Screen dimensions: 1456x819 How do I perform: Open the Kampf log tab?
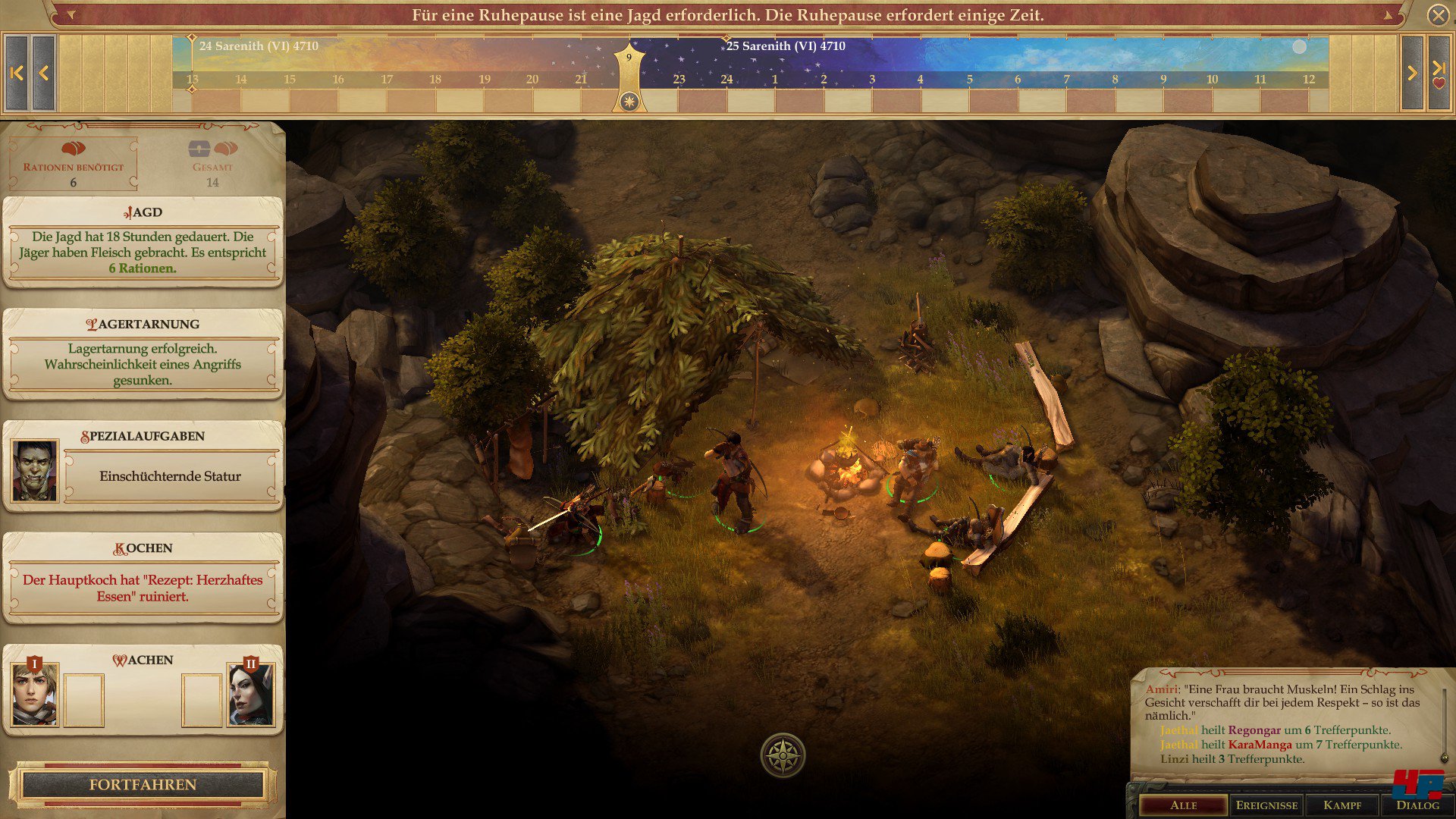(x=1342, y=805)
